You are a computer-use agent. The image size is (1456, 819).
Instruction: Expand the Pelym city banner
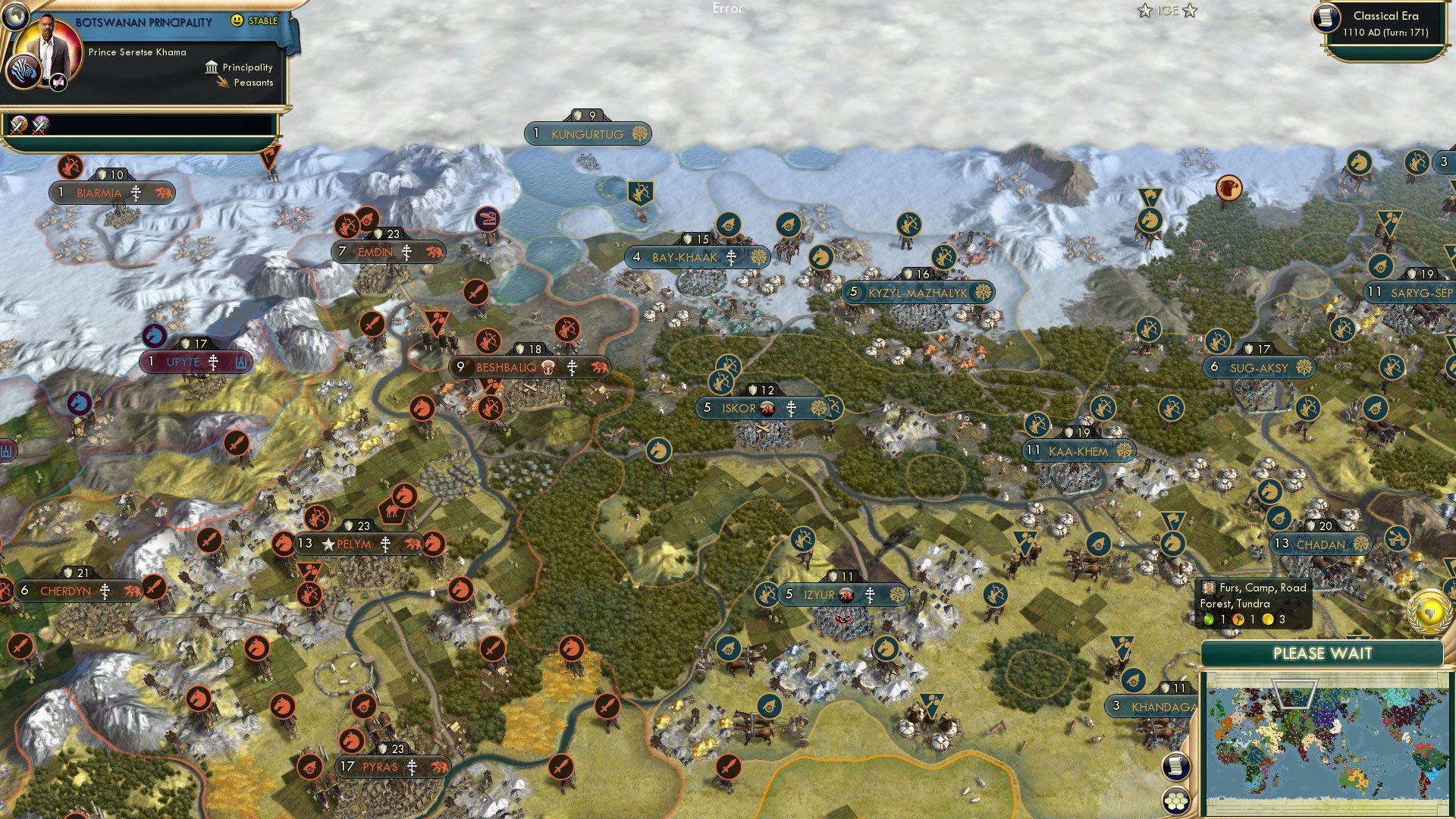click(x=356, y=543)
